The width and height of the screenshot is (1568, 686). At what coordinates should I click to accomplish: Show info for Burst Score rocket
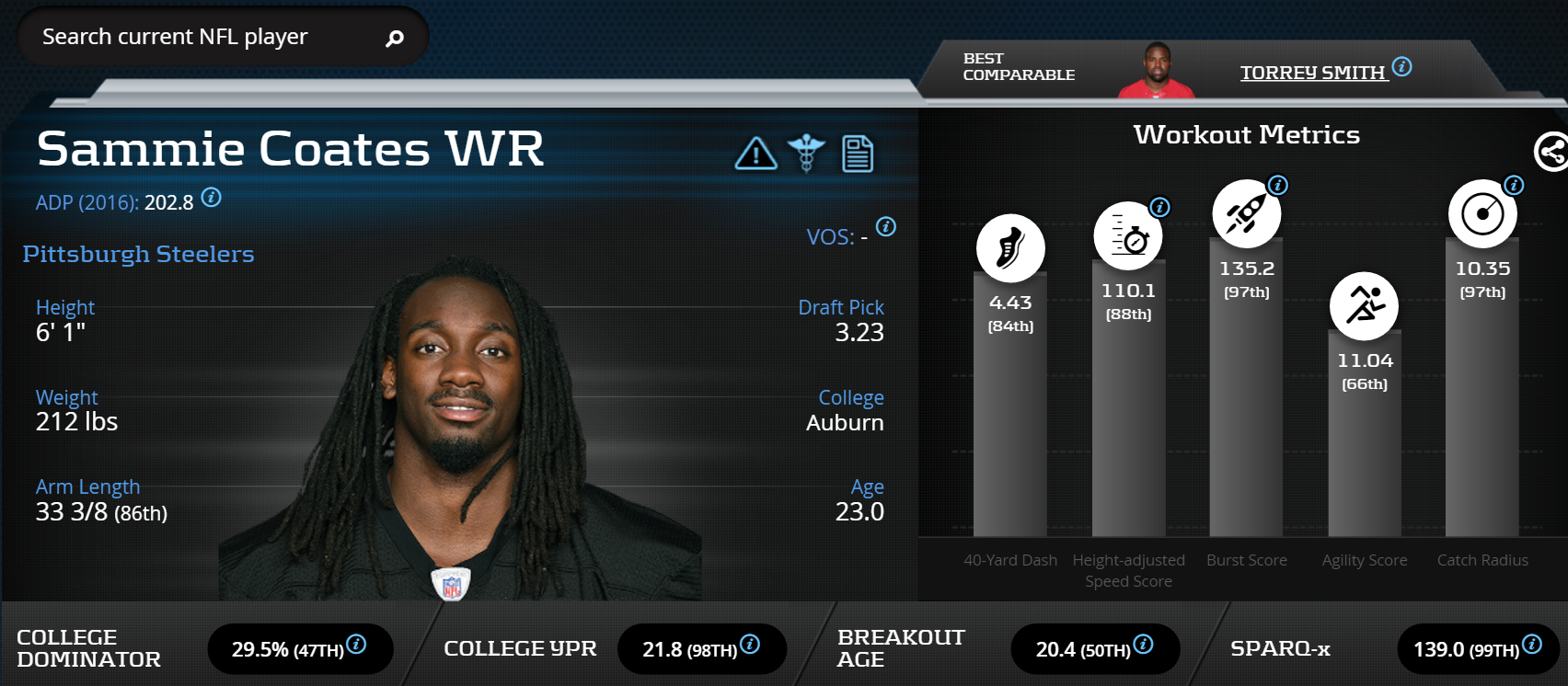1278,185
